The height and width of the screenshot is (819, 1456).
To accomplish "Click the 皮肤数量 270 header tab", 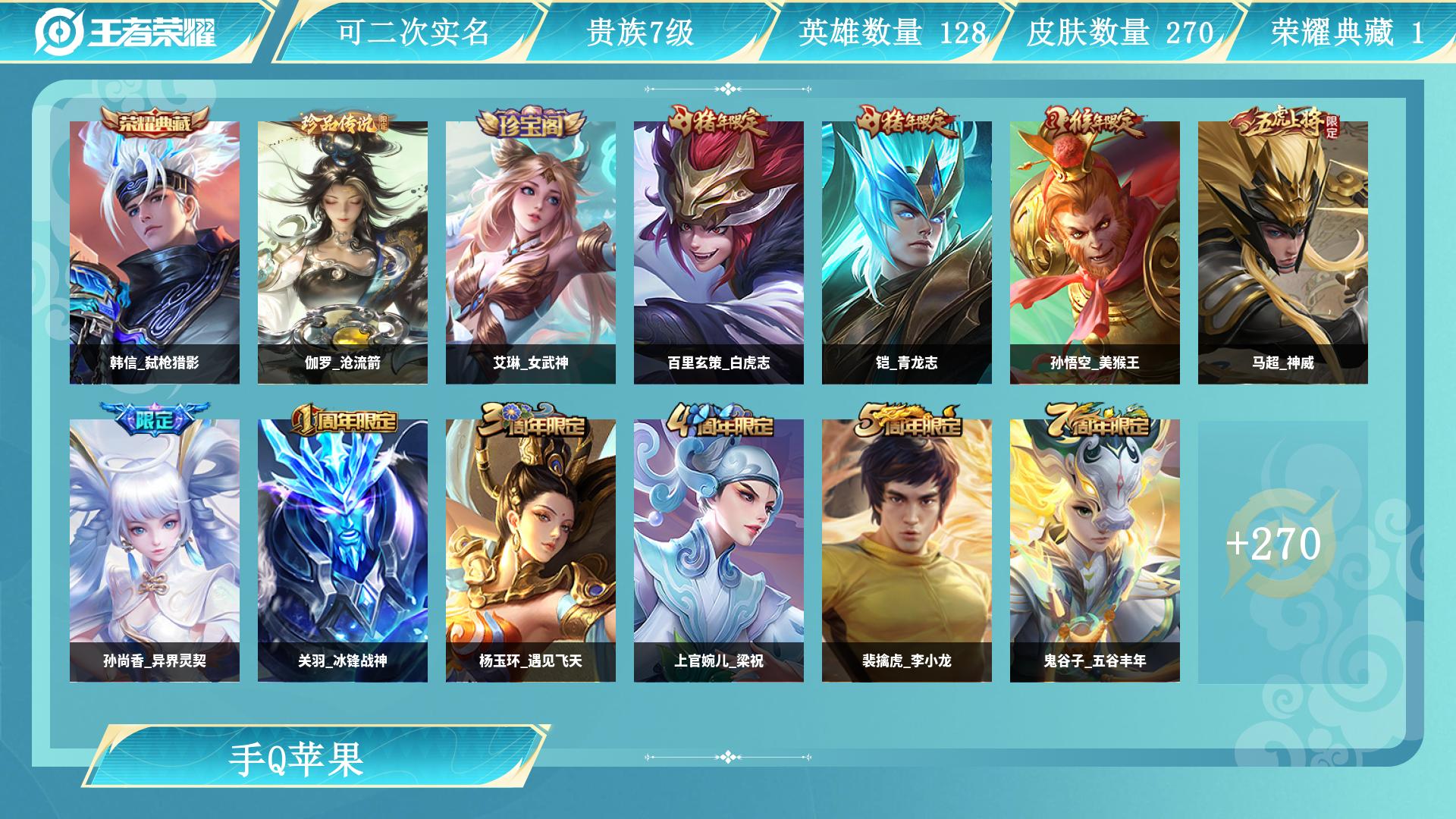I will click(1120, 32).
